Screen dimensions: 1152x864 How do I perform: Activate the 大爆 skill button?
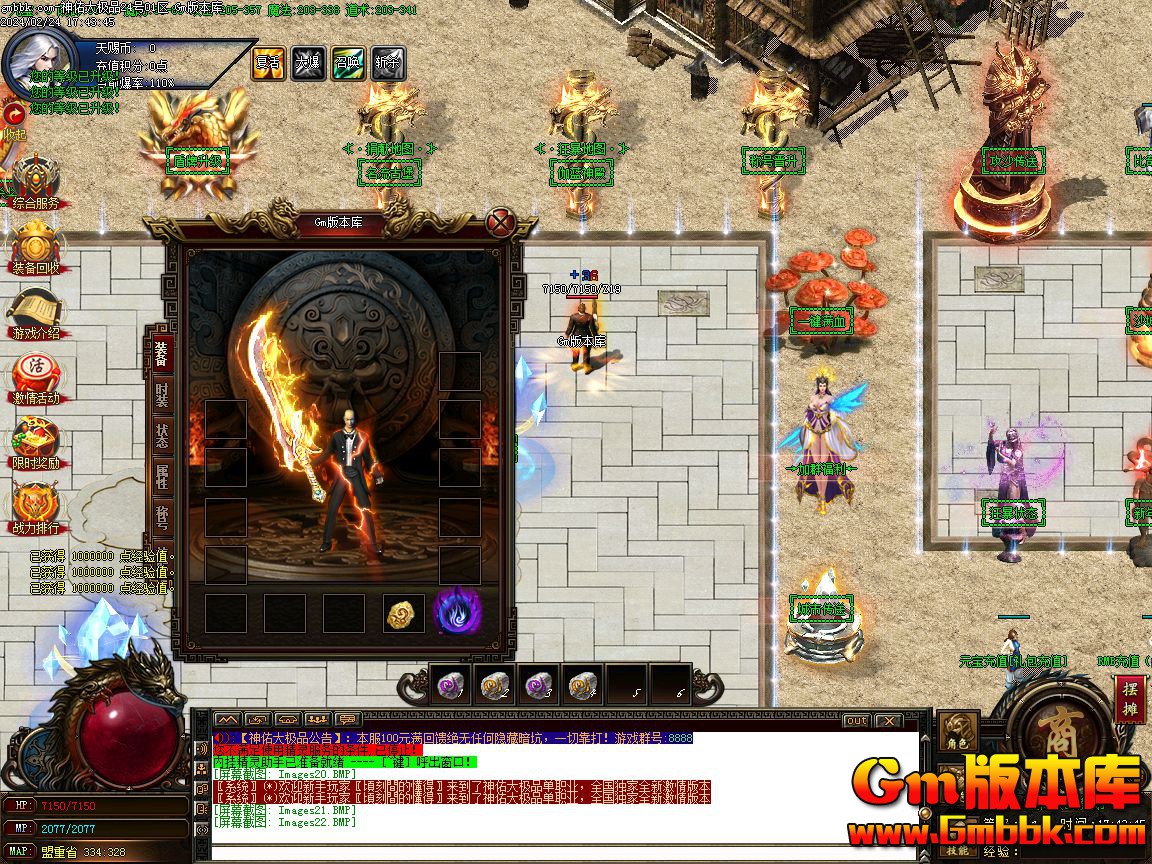pyautogui.click(x=308, y=64)
